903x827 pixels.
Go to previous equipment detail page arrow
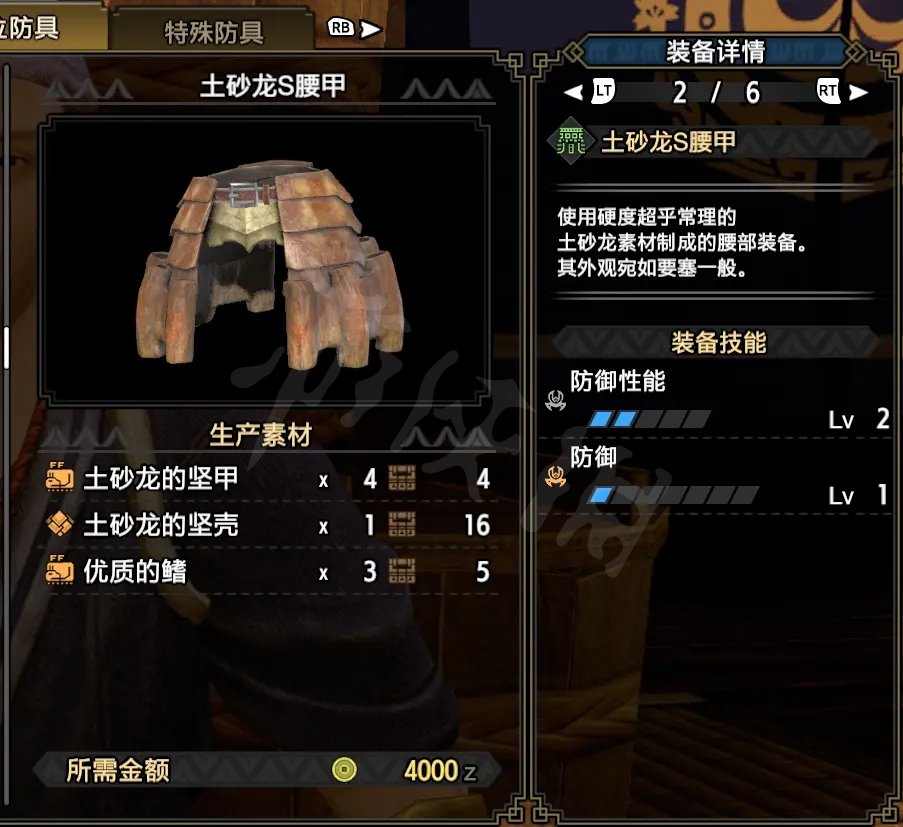pyautogui.click(x=573, y=93)
